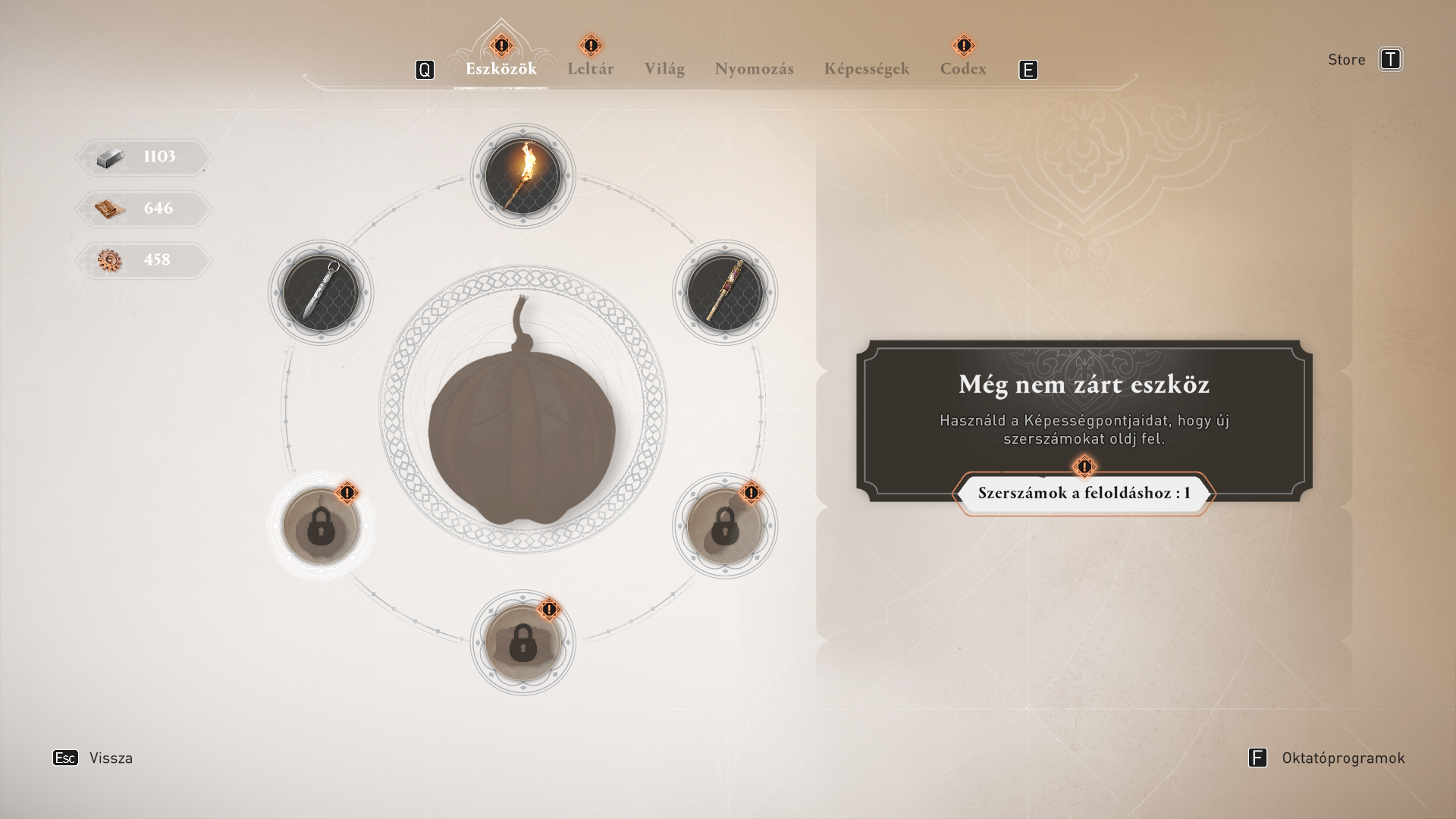Go to the Világ tab
The width and height of the screenshot is (1456, 819).
(x=664, y=69)
